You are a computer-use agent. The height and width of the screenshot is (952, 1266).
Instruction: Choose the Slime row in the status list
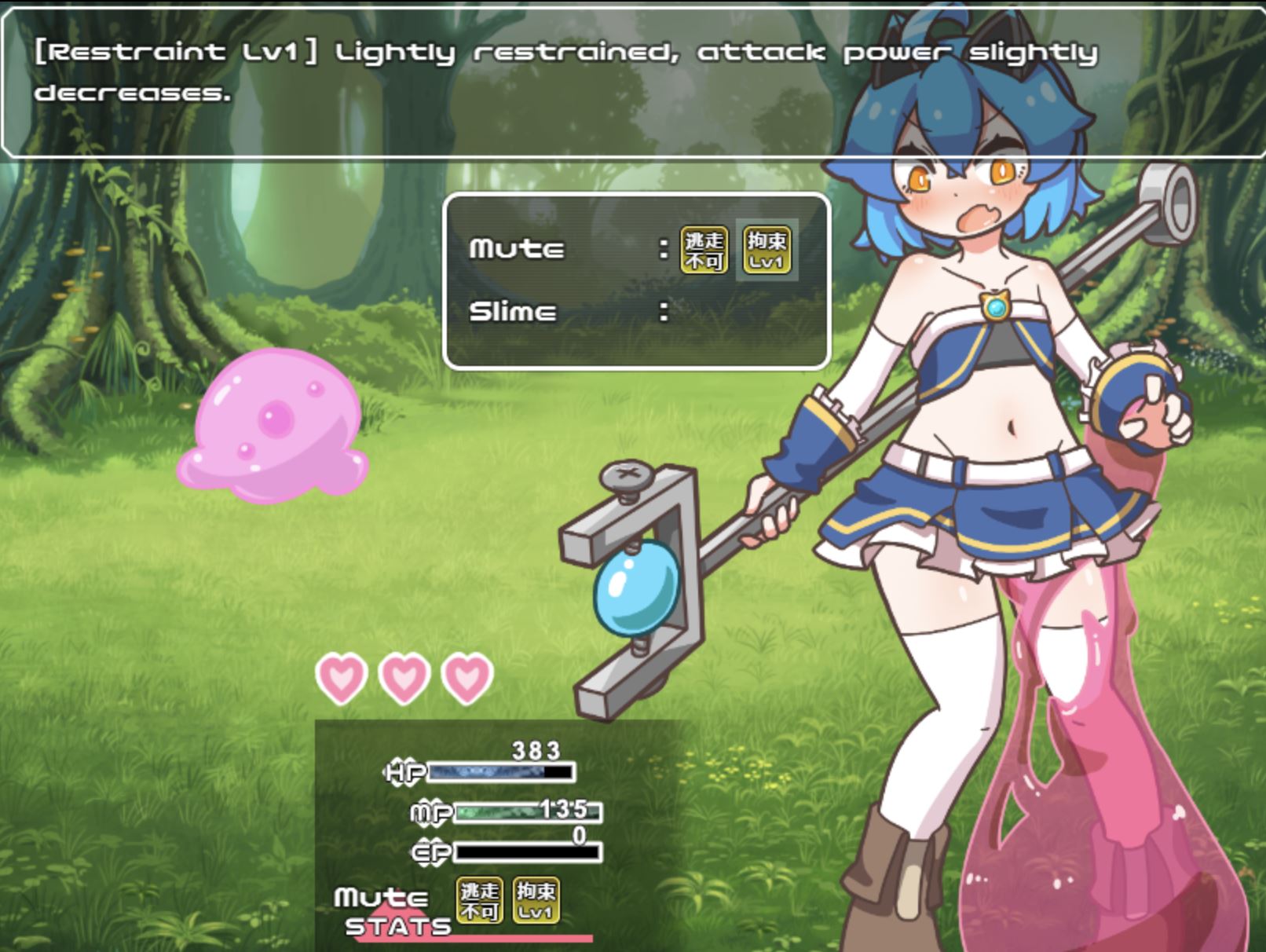[513, 312]
